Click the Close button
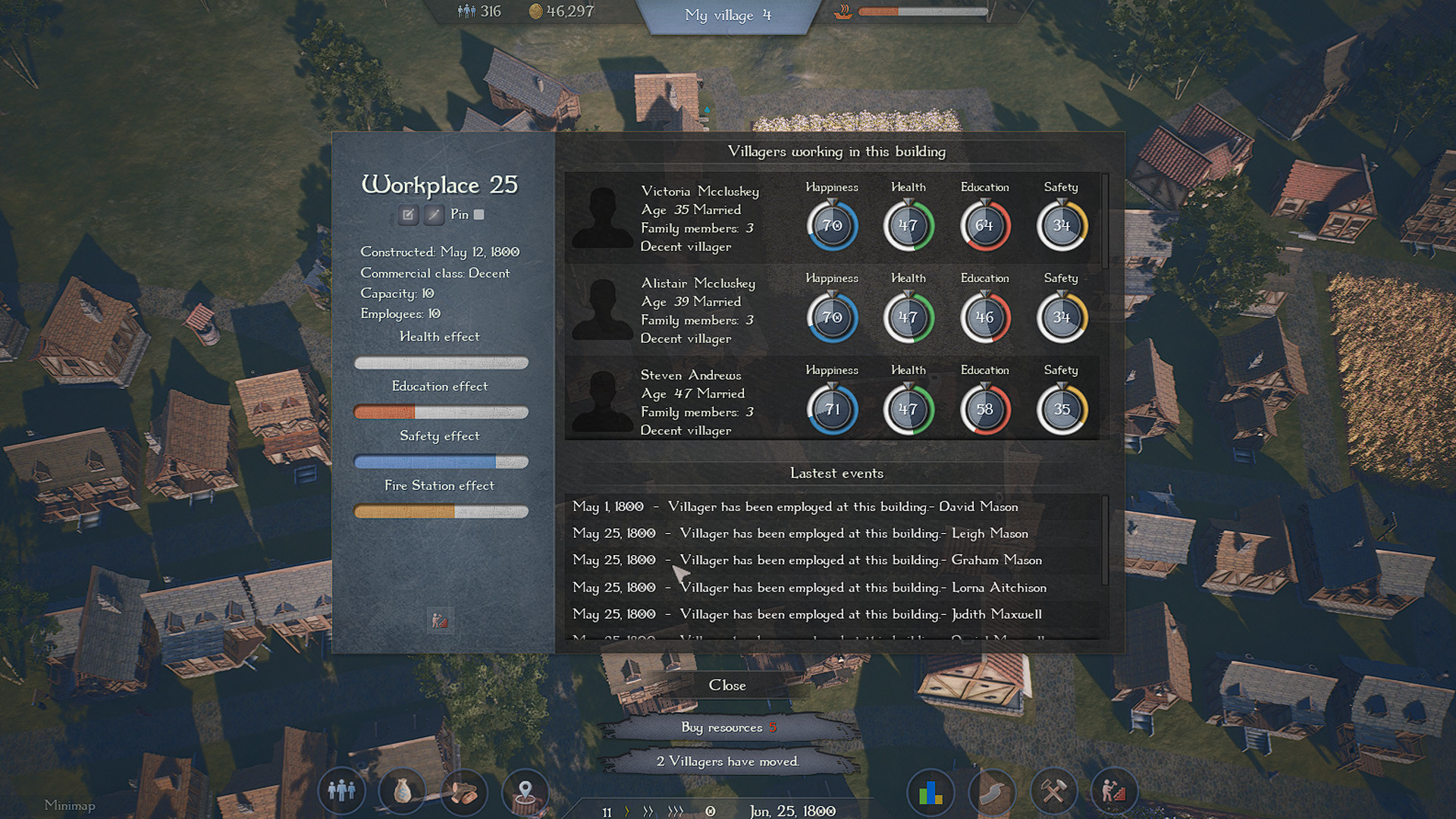Viewport: 1456px width, 819px height. coord(727,685)
